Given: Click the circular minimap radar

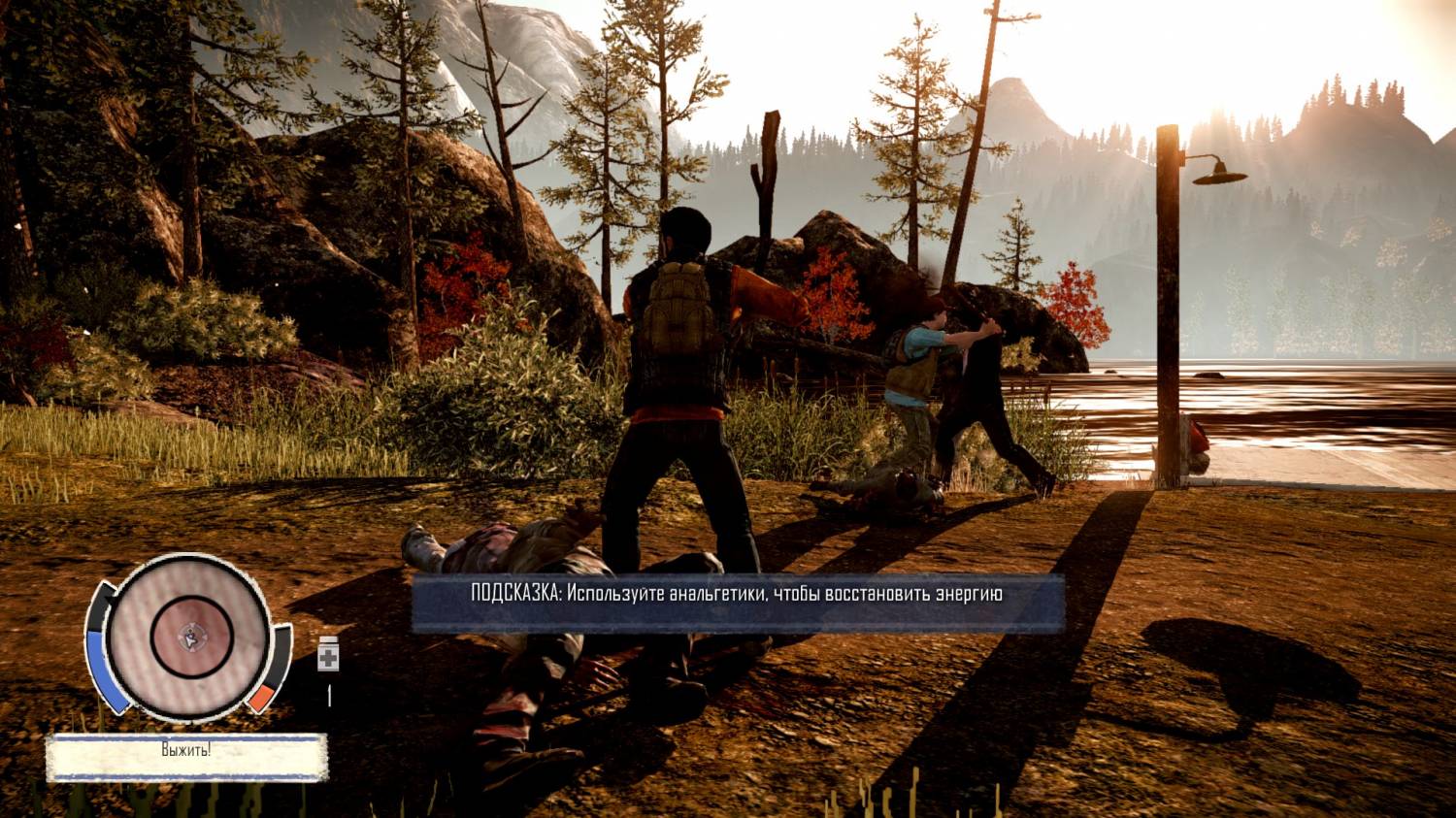Looking at the screenshot, I should 188,637.
